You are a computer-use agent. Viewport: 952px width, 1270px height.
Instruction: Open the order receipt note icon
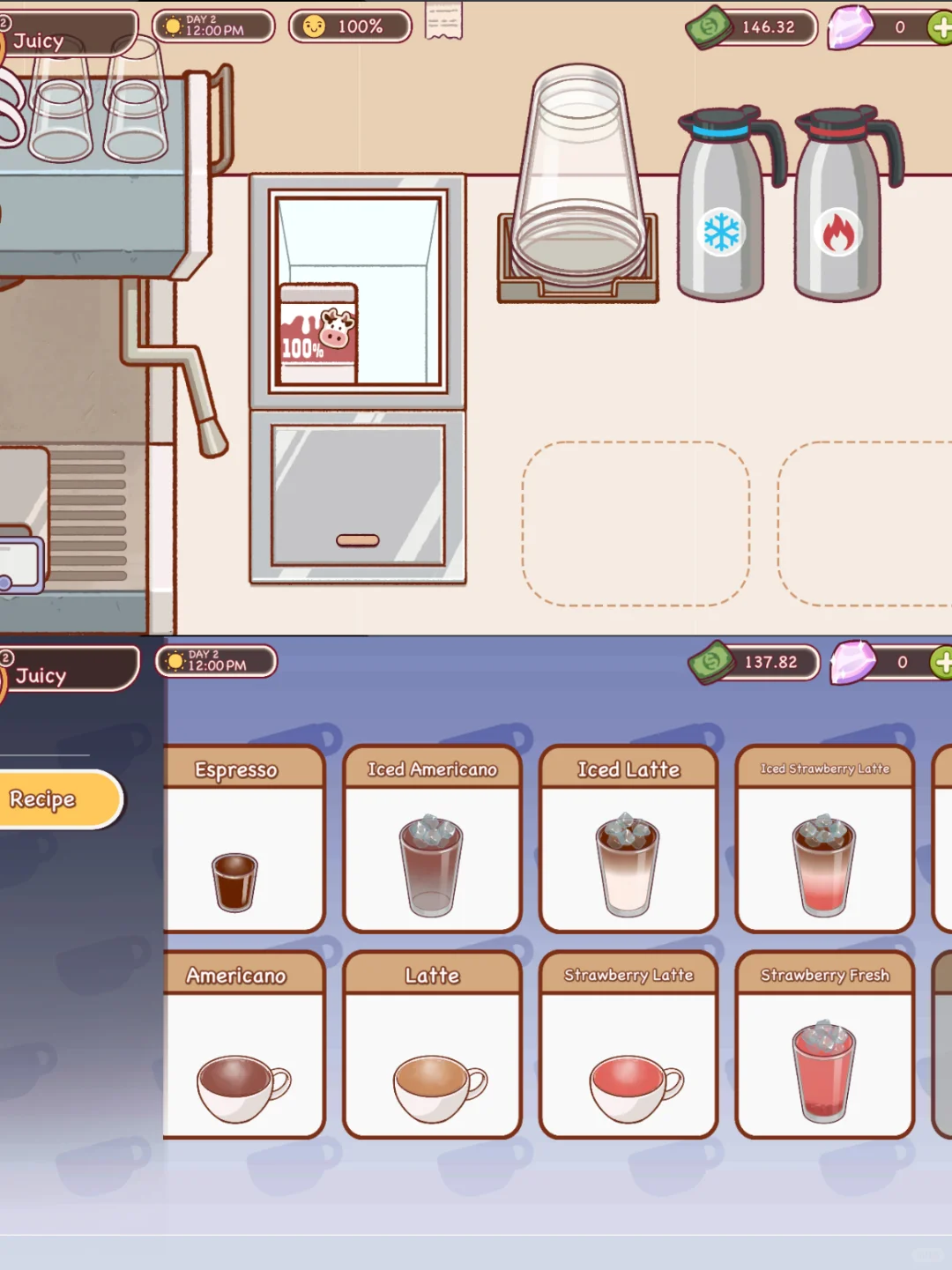point(443,21)
